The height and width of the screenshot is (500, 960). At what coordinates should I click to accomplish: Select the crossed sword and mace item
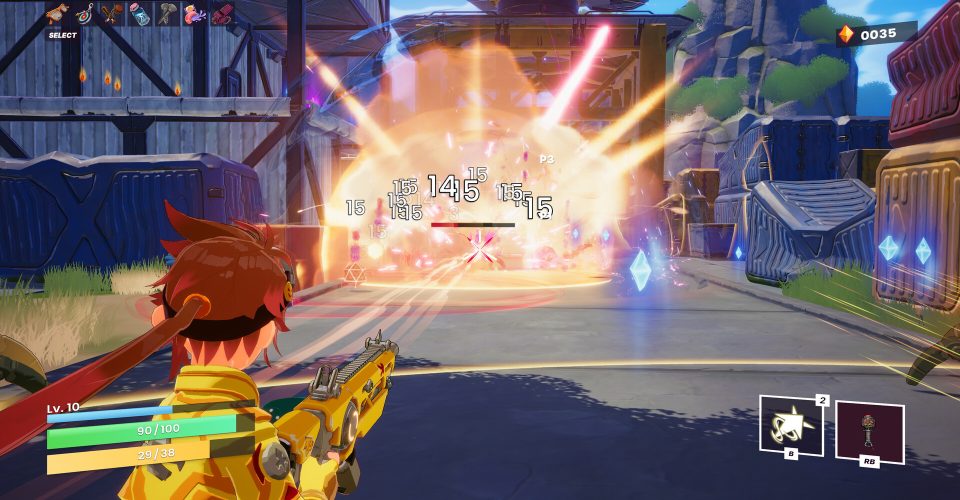tap(111, 14)
